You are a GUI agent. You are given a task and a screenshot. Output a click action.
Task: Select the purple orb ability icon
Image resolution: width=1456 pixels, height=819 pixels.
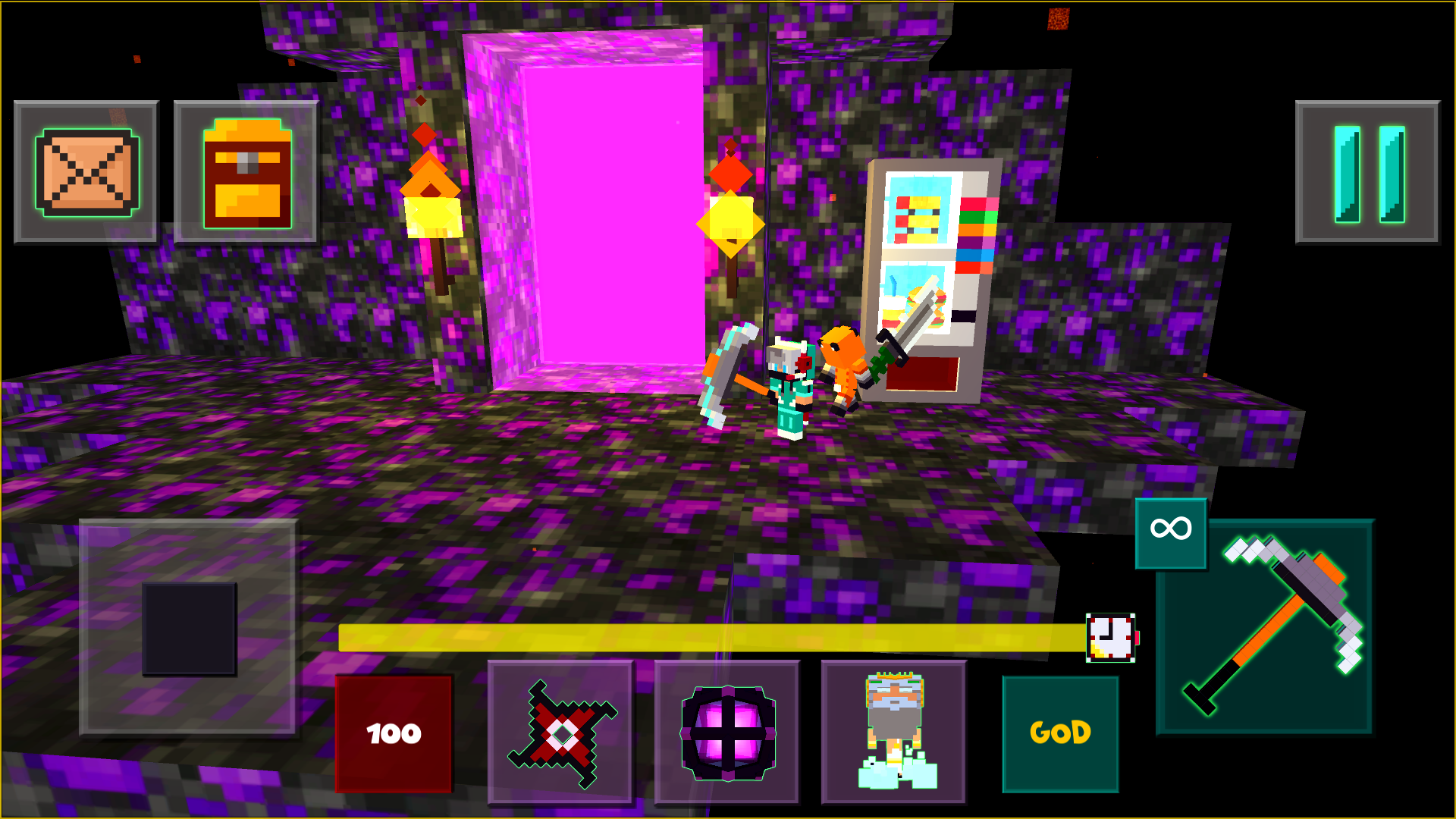pyautogui.click(x=726, y=732)
